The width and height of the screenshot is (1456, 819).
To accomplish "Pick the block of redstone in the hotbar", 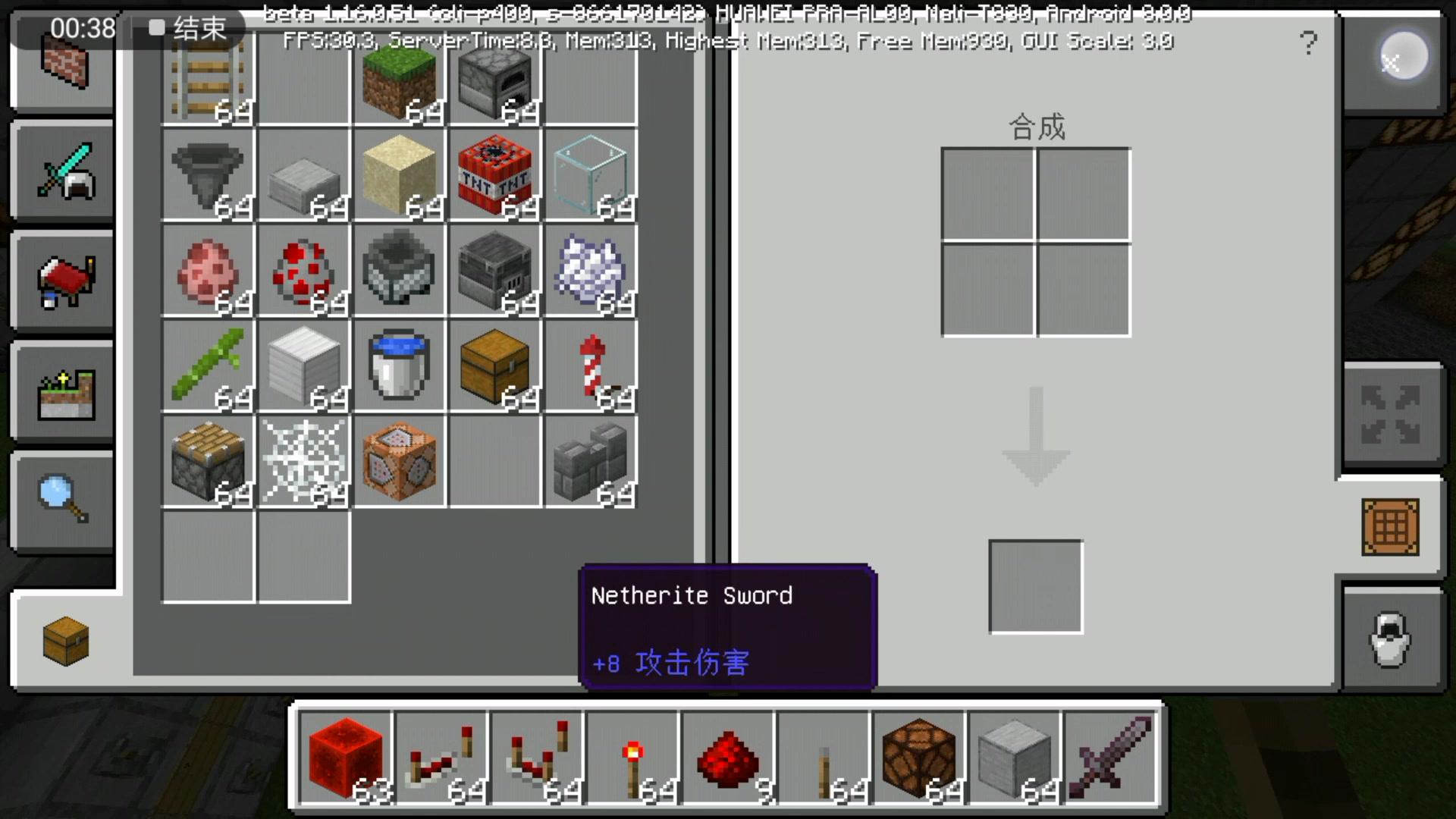I will point(346,758).
